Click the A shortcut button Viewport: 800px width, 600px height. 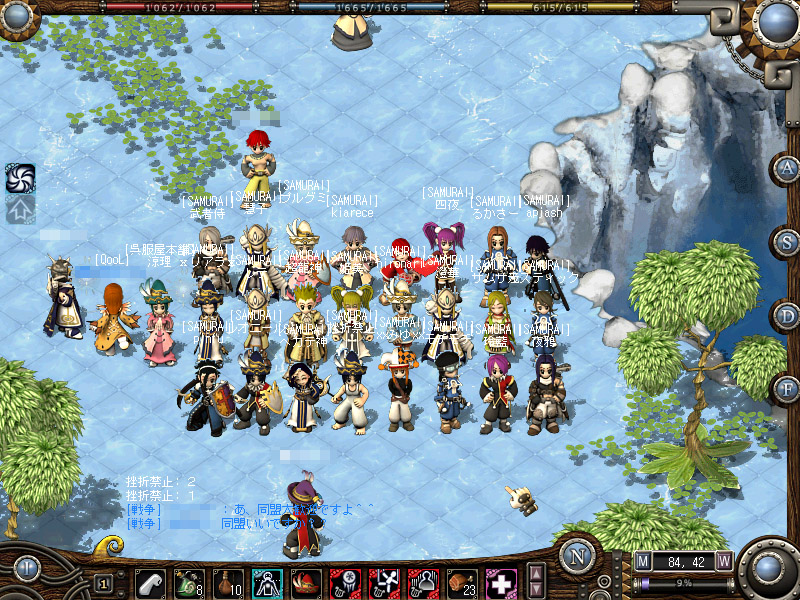point(788,168)
